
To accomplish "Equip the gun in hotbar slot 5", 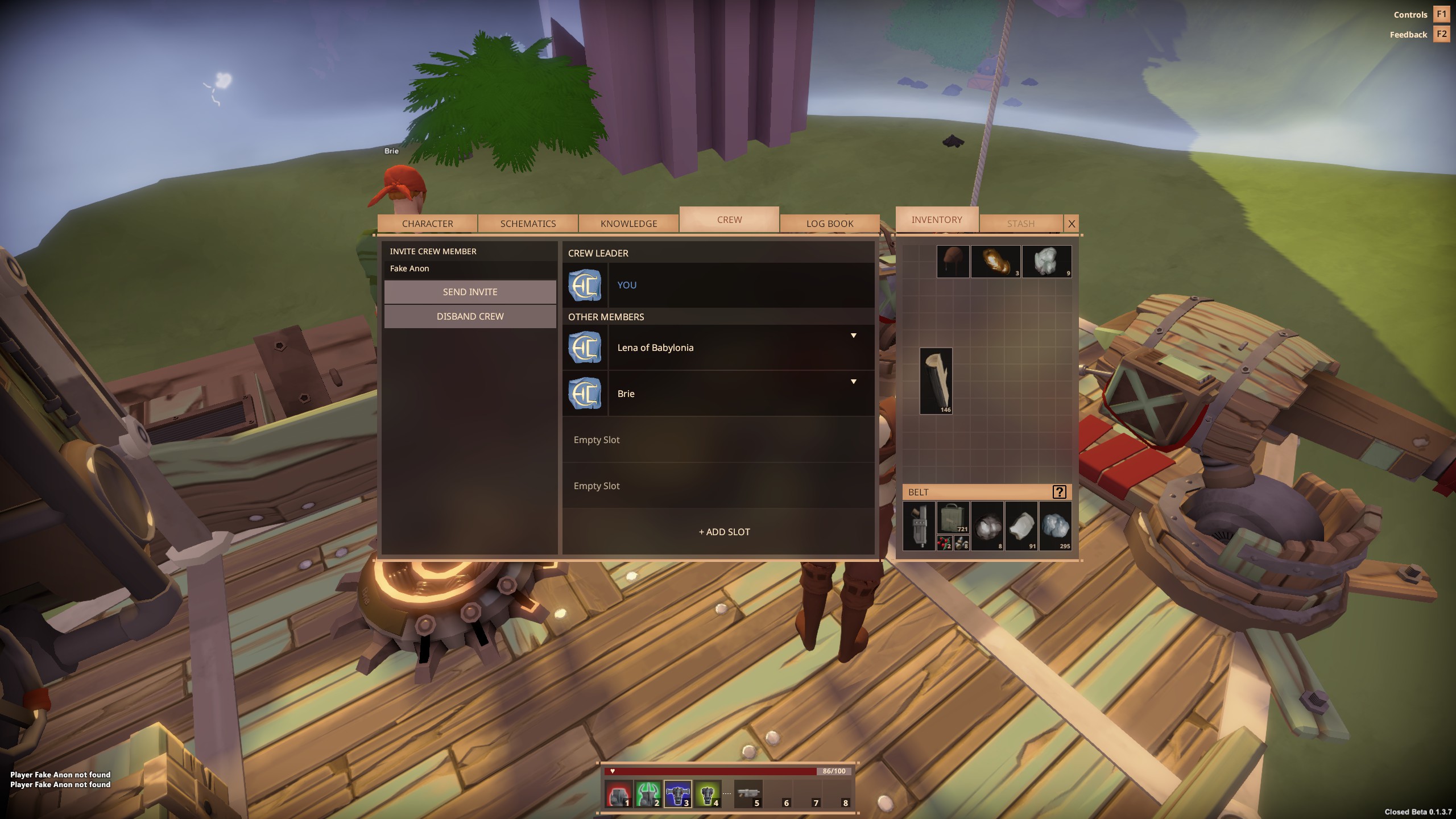I will (x=748, y=794).
